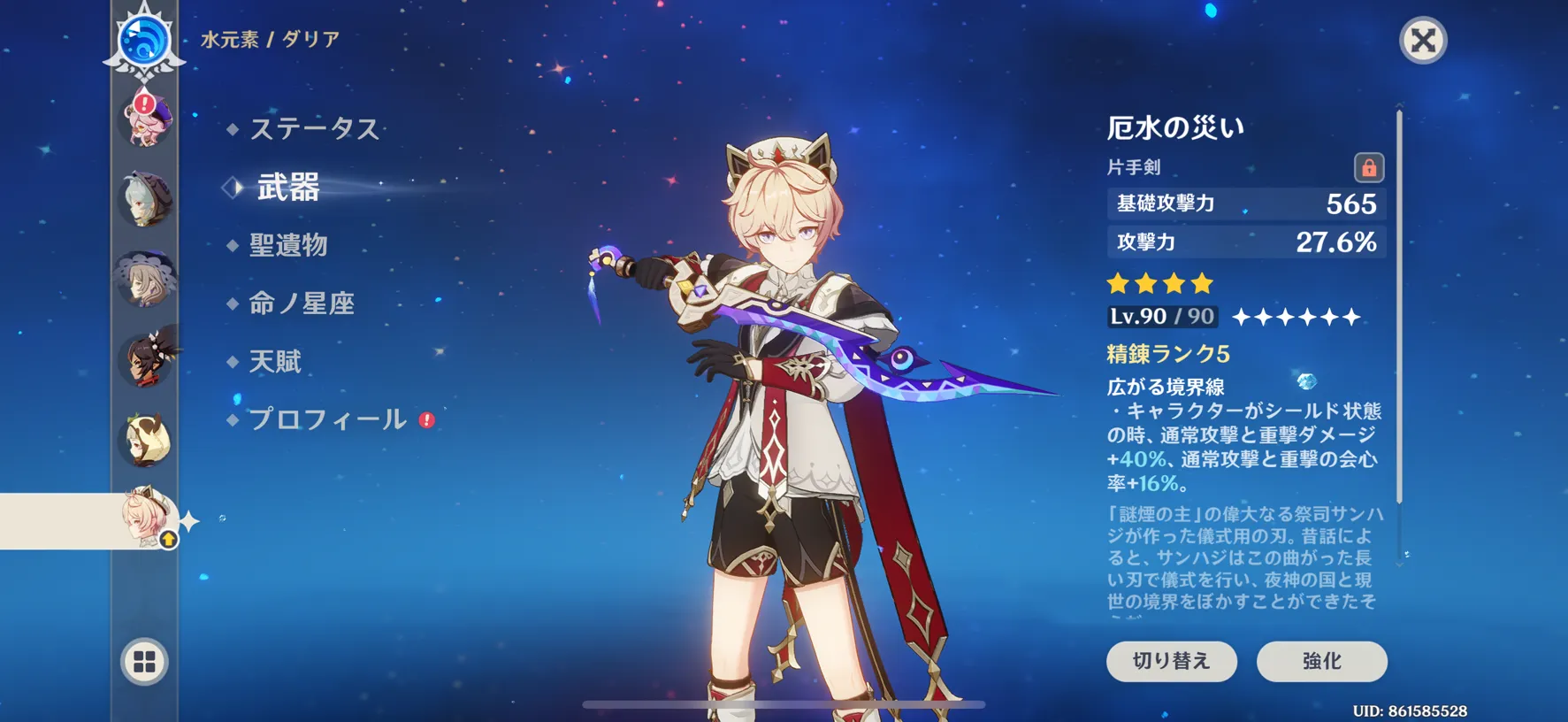Viewport: 1568px width, 722px height.
Task: Go to the 命ノ星座 constellation section
Action: 301,303
